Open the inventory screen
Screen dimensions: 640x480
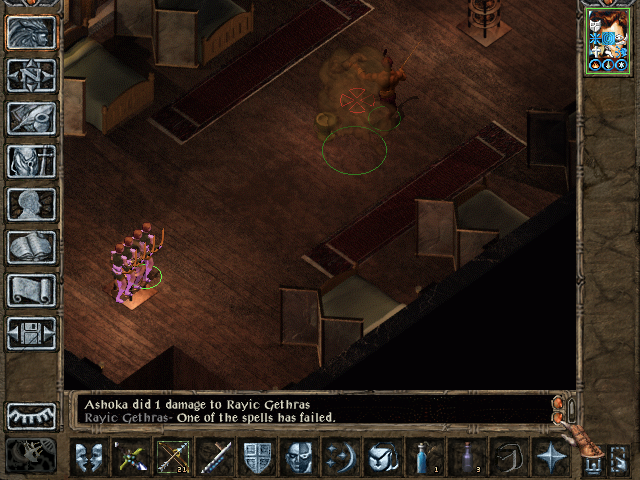(31, 161)
